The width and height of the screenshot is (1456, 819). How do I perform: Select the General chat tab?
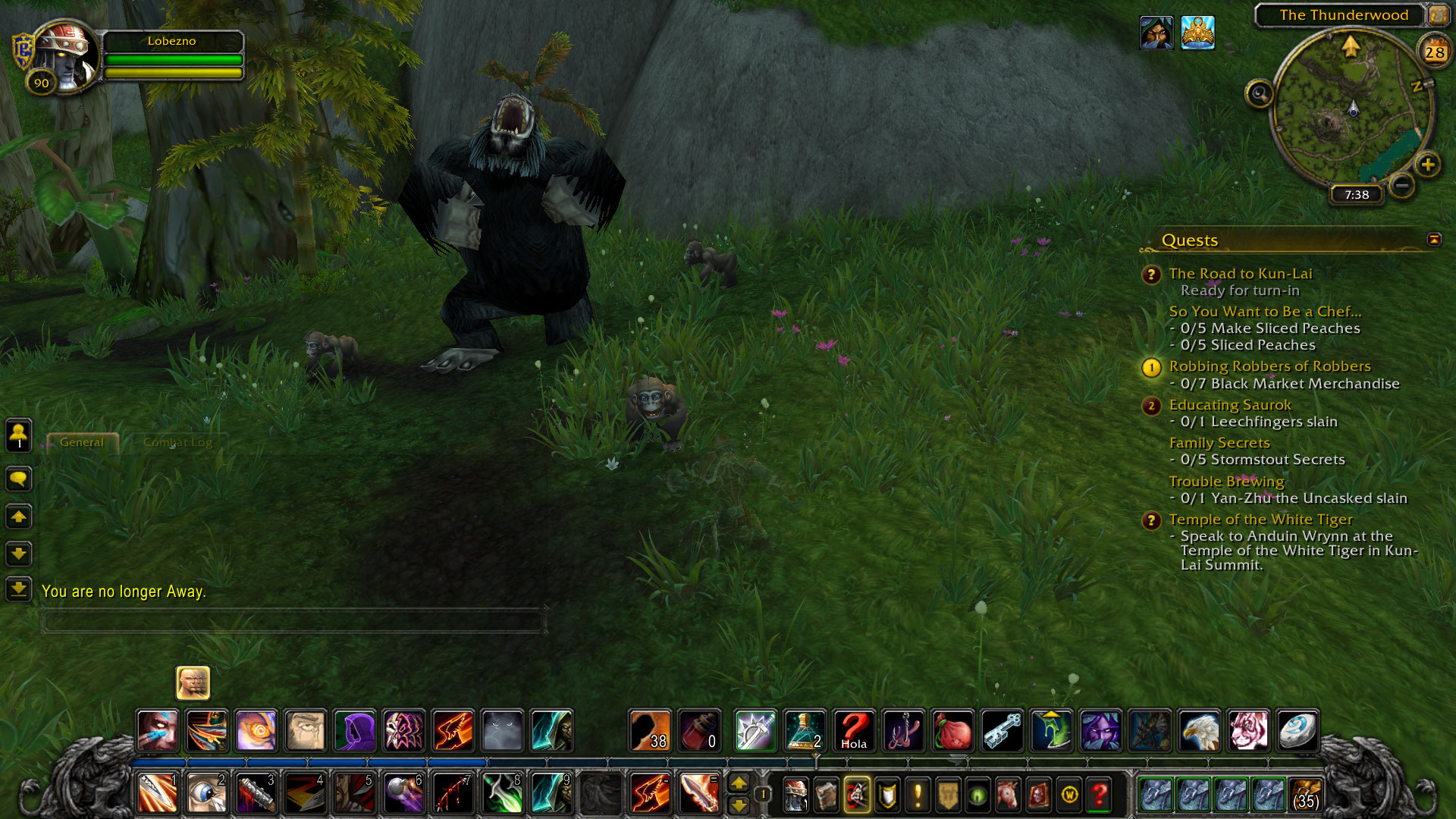point(82,442)
